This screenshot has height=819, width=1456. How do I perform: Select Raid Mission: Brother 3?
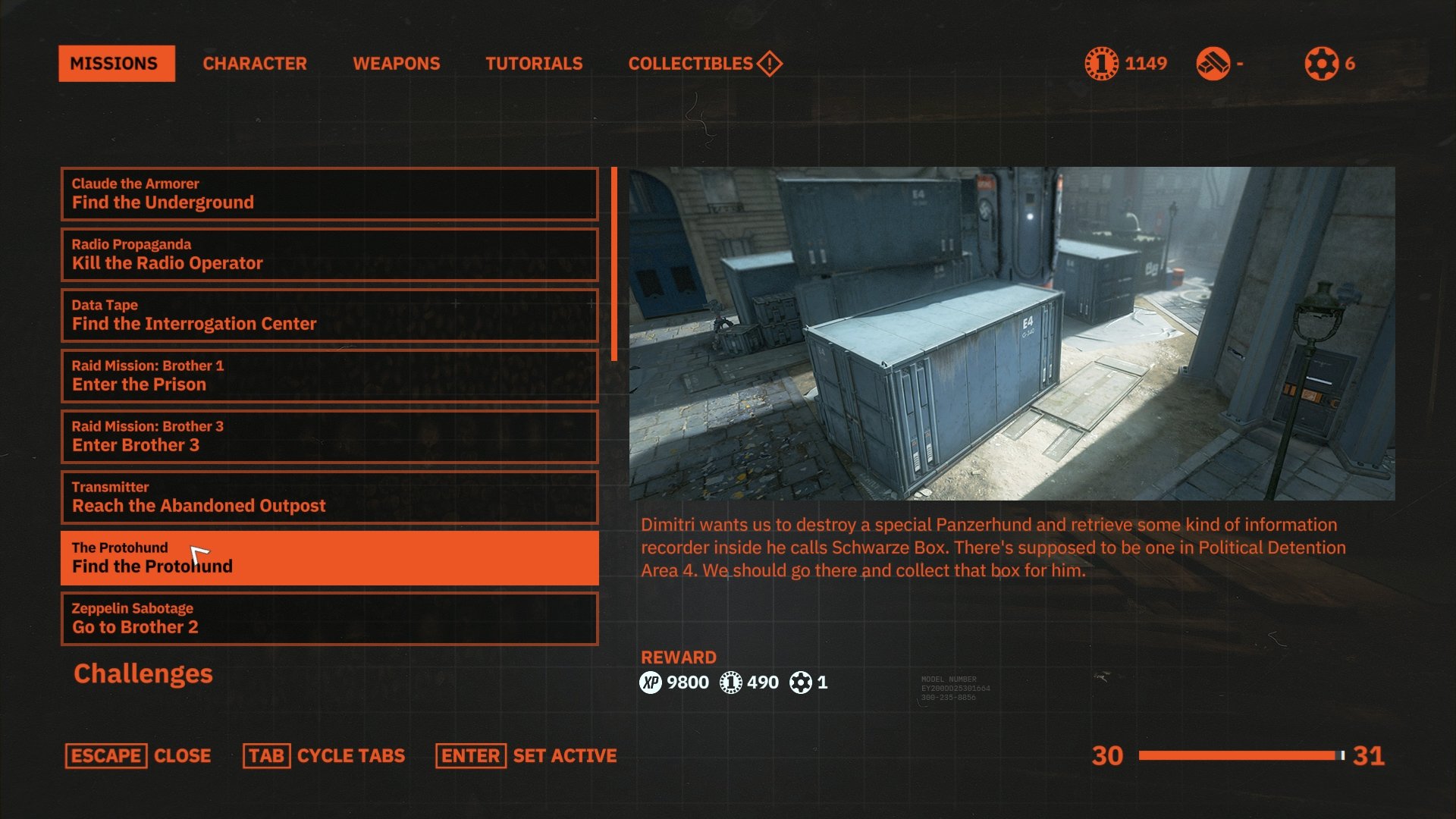pos(329,437)
